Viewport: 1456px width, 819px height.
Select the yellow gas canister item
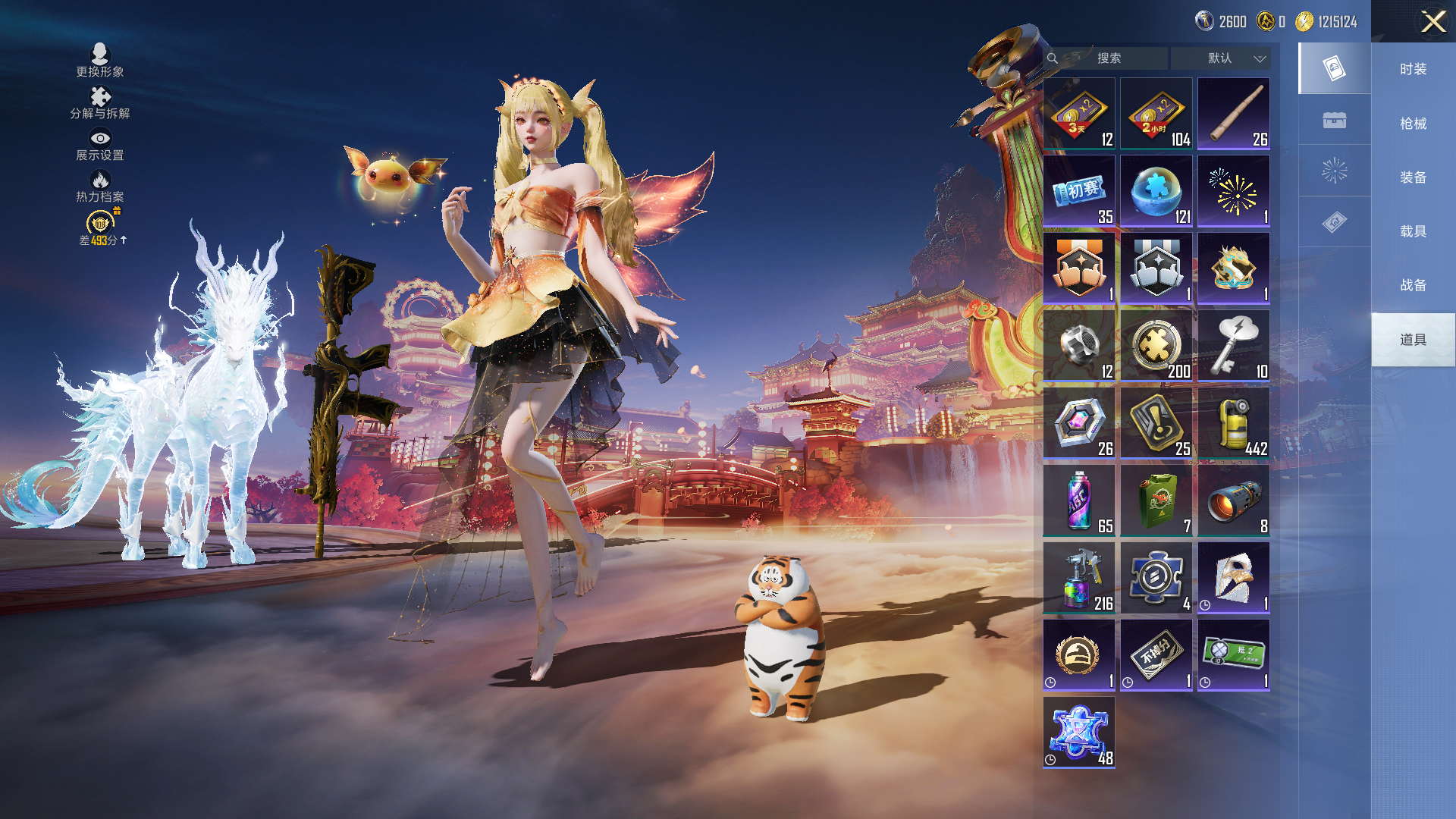pyautogui.click(x=1234, y=423)
